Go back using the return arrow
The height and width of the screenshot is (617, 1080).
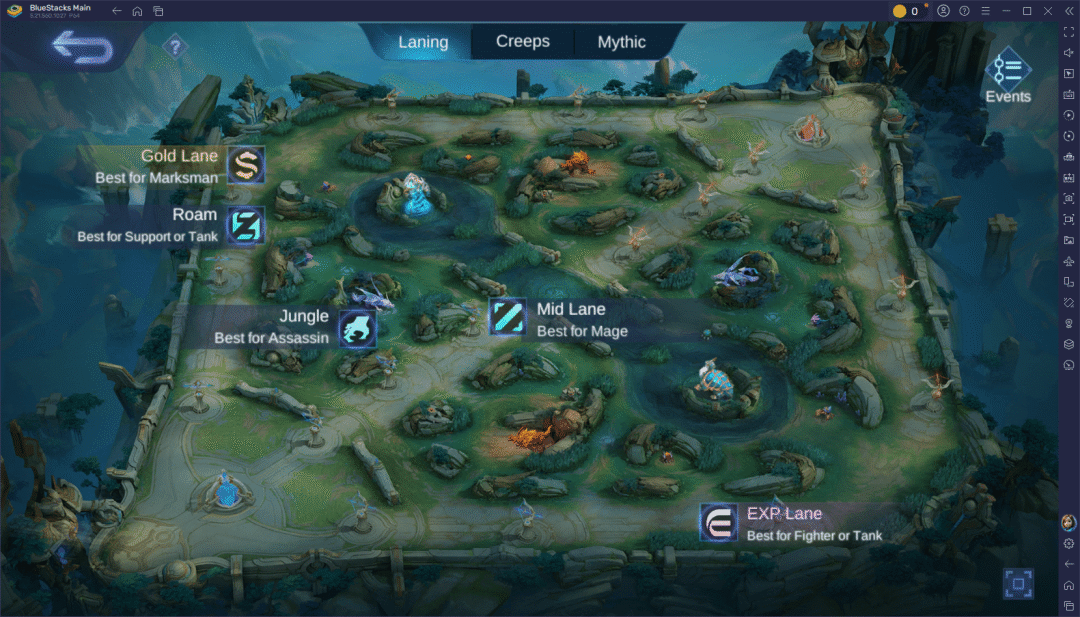pyautogui.click(x=83, y=46)
